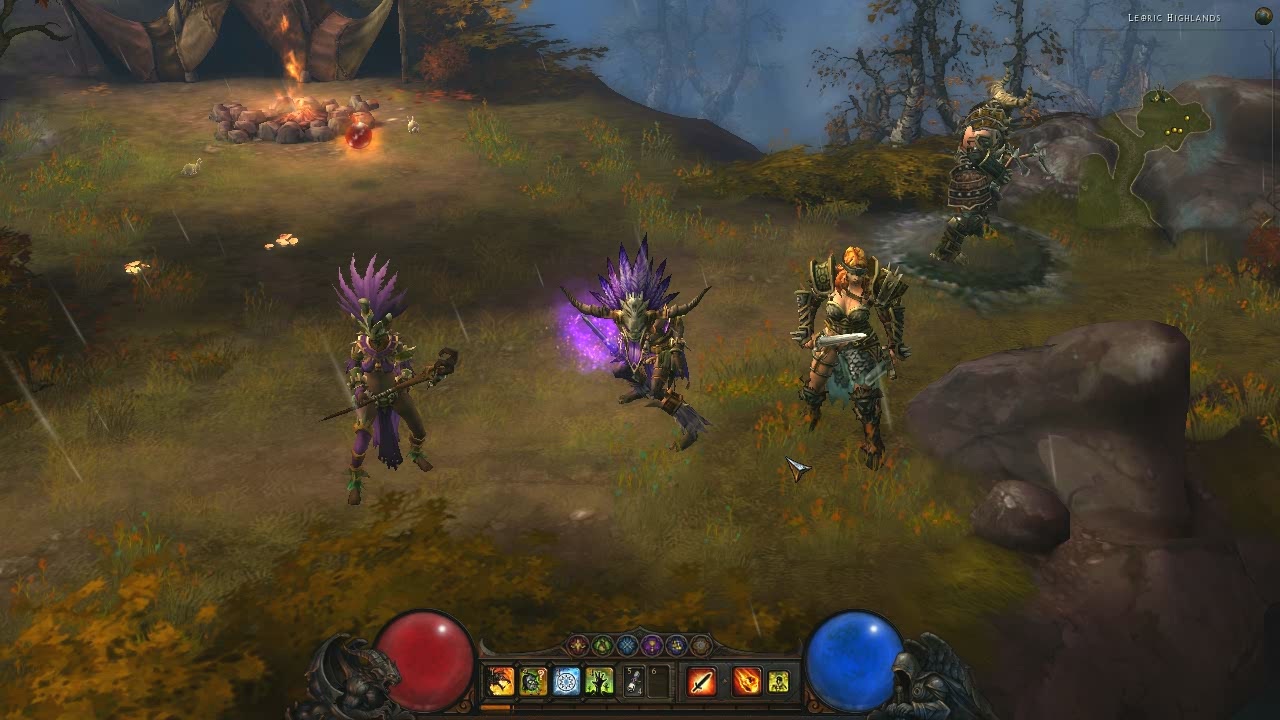This screenshot has height=720, width=1280.
Task: Open the red round menu button
Action: pos(579,645)
